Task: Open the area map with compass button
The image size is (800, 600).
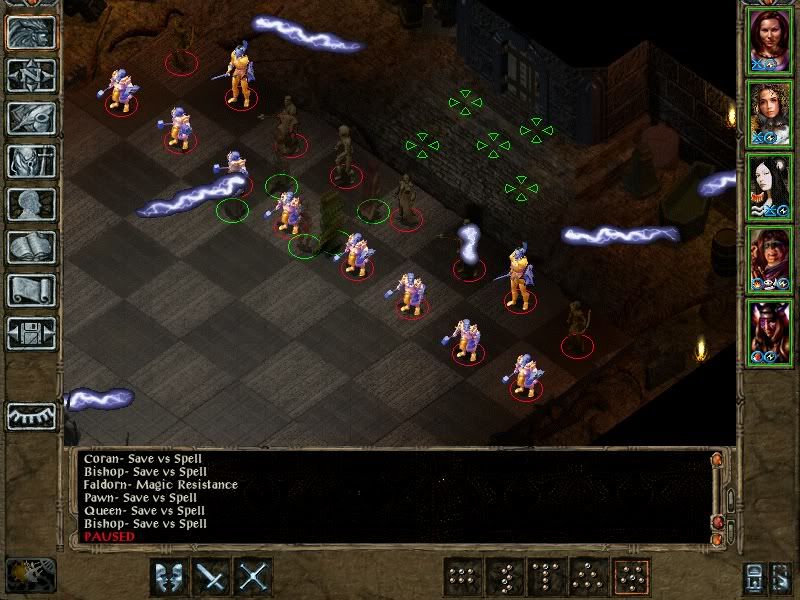Action: [x=31, y=75]
